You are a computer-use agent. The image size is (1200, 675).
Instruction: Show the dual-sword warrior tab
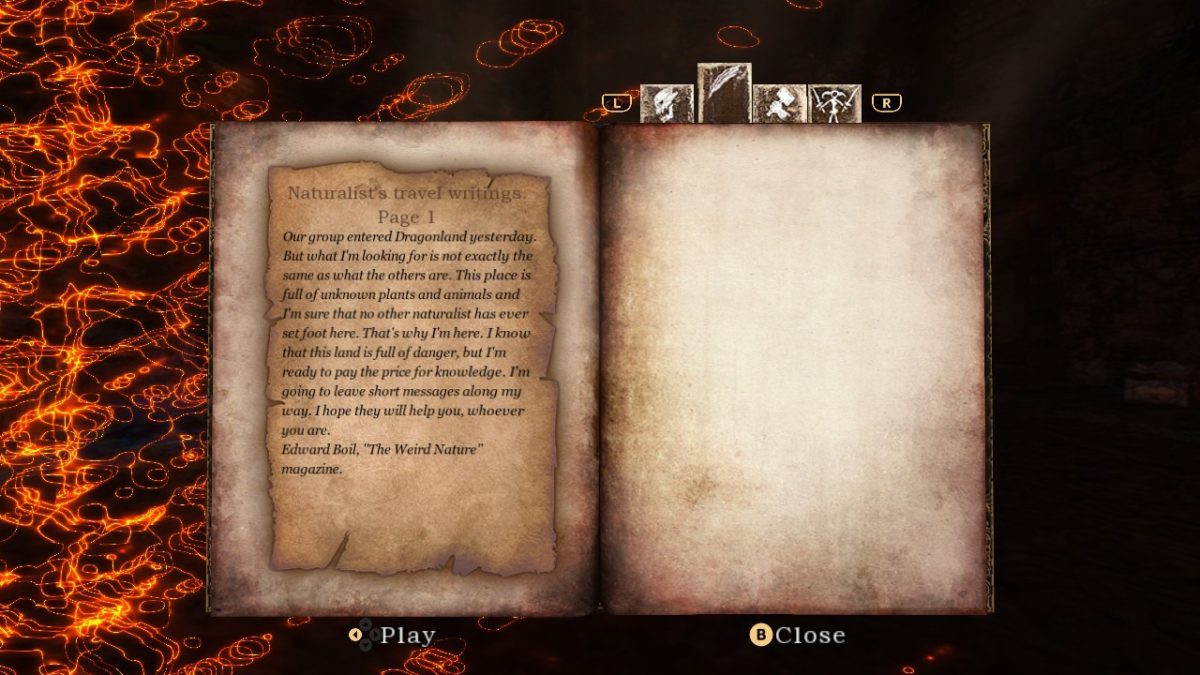click(834, 103)
